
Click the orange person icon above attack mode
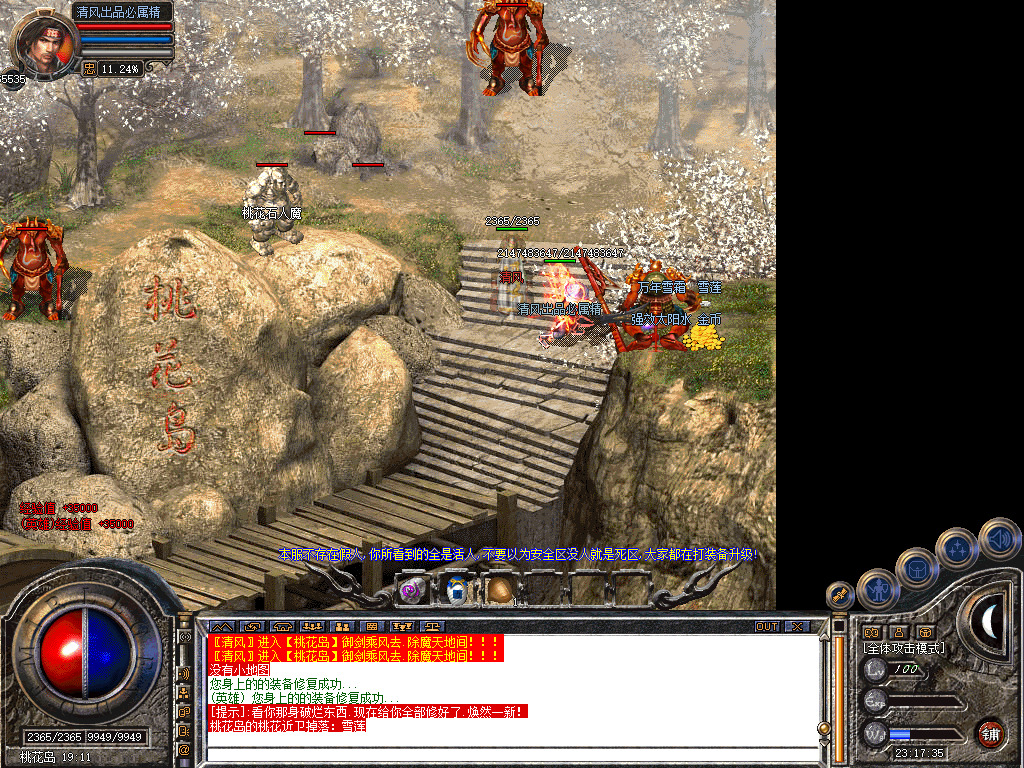(898, 632)
